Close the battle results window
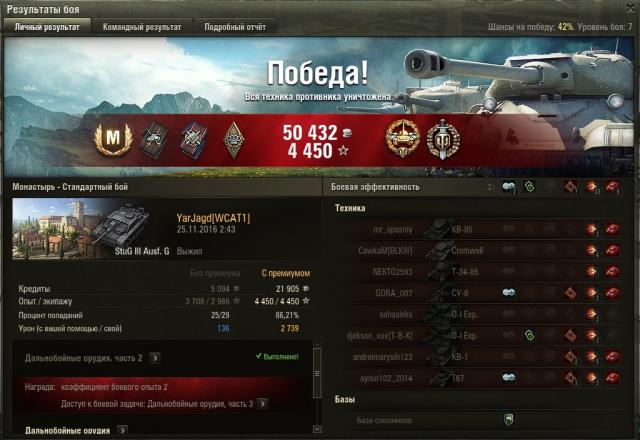Viewport: 640px width, 440px height. [x=629, y=8]
